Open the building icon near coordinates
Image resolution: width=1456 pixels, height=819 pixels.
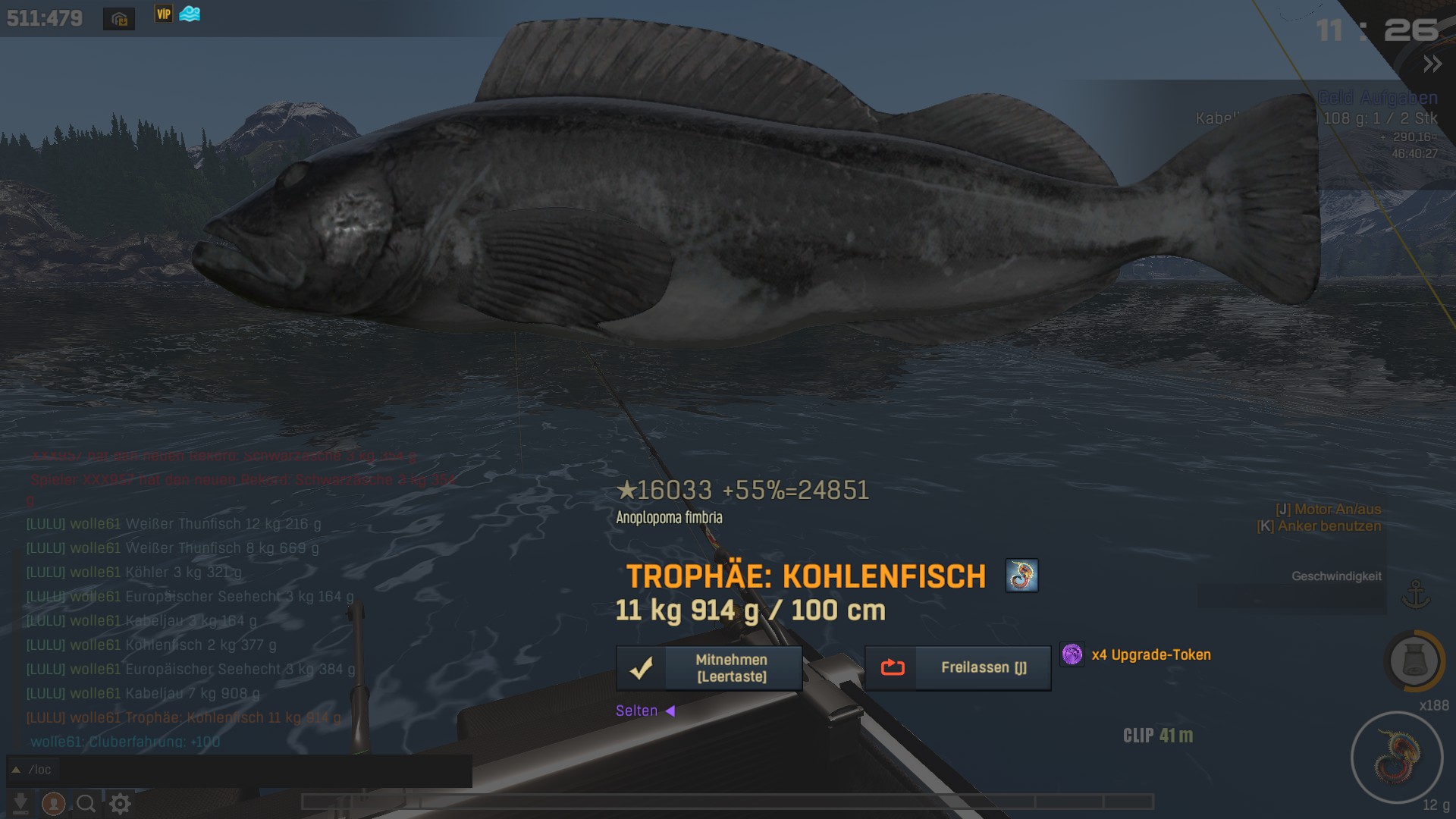tap(119, 19)
